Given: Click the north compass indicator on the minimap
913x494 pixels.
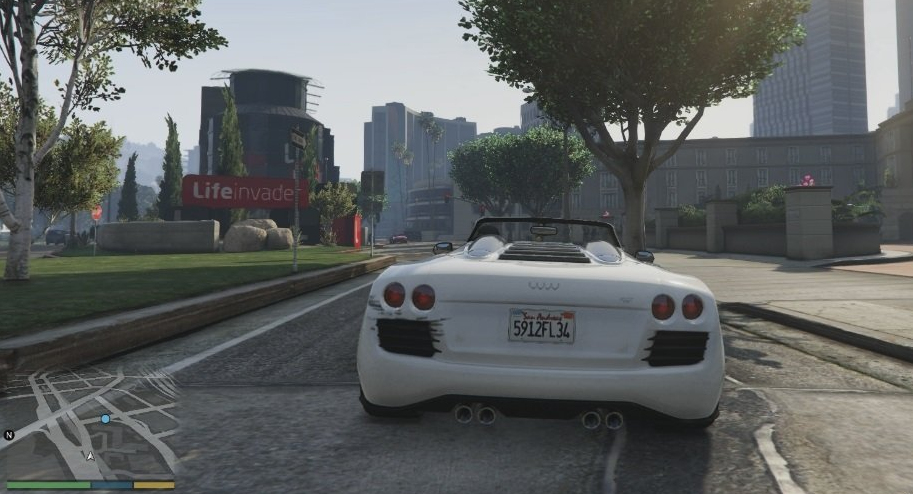Looking at the screenshot, I should click(9, 435).
